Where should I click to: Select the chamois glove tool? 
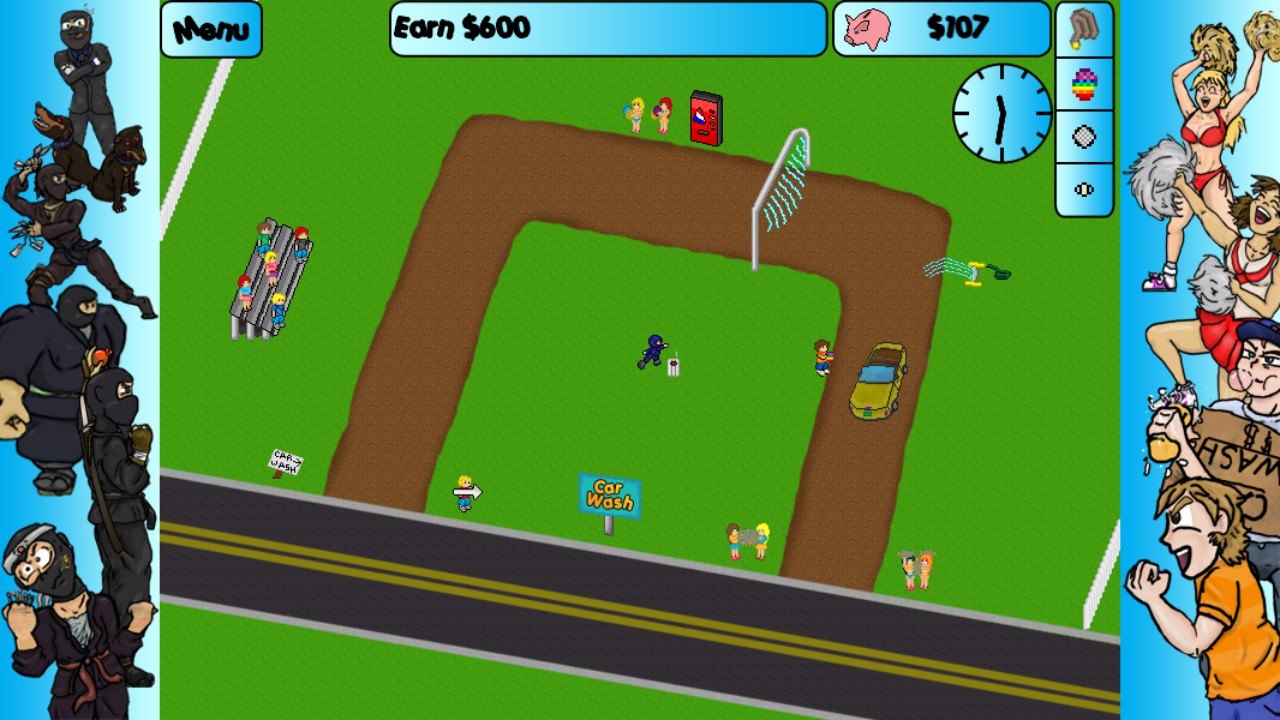[1084, 29]
